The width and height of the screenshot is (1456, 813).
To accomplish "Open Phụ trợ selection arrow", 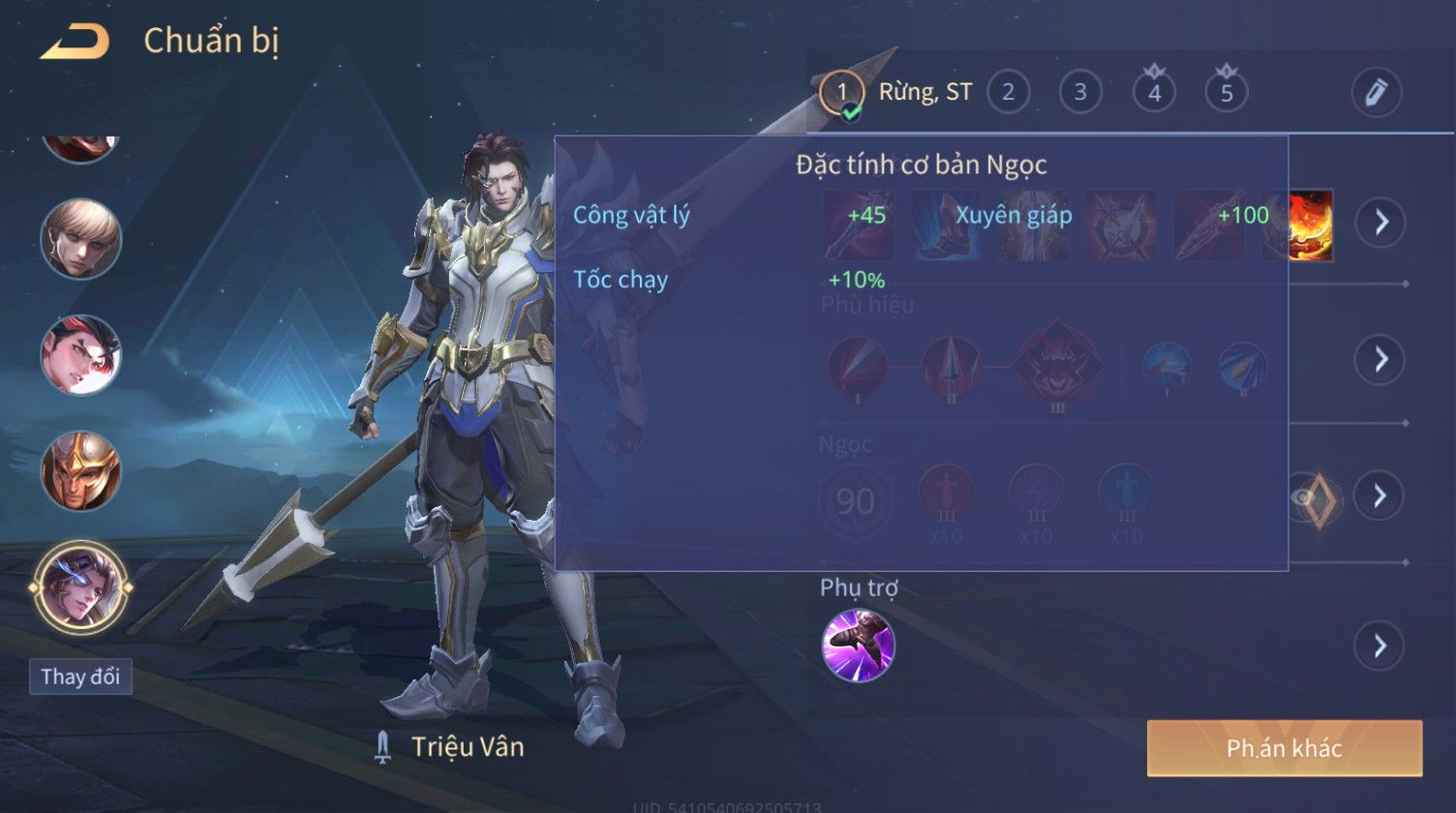I will coord(1380,646).
